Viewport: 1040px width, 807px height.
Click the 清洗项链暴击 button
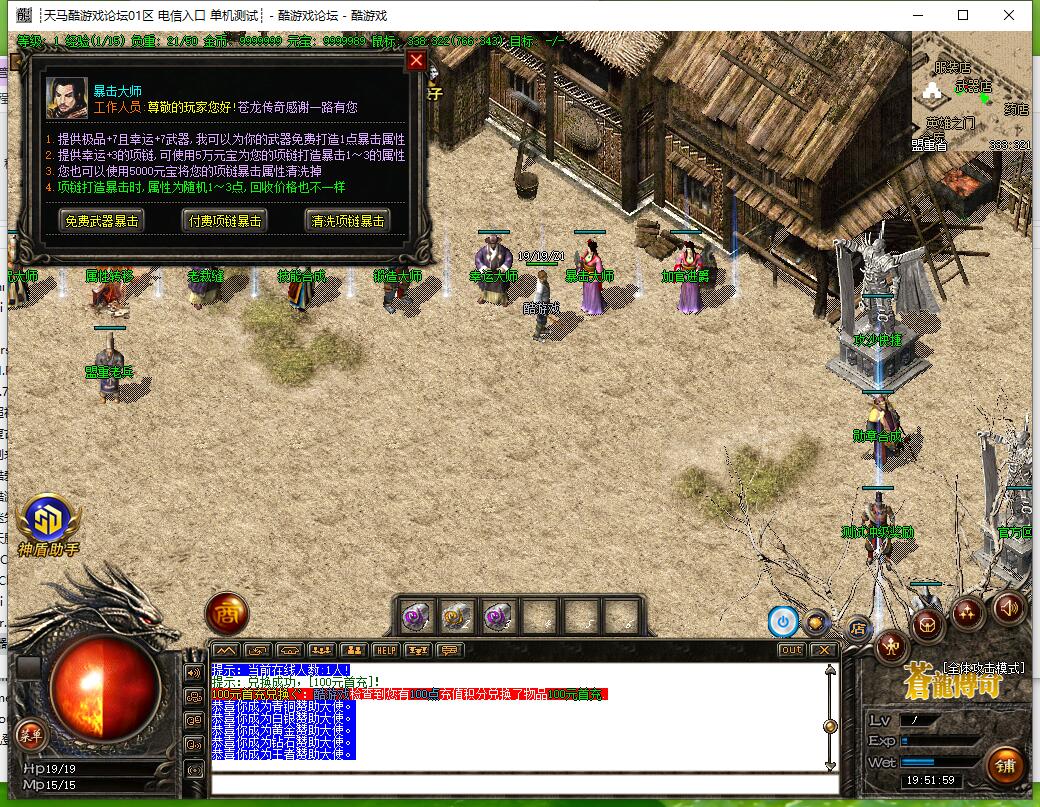[348, 221]
